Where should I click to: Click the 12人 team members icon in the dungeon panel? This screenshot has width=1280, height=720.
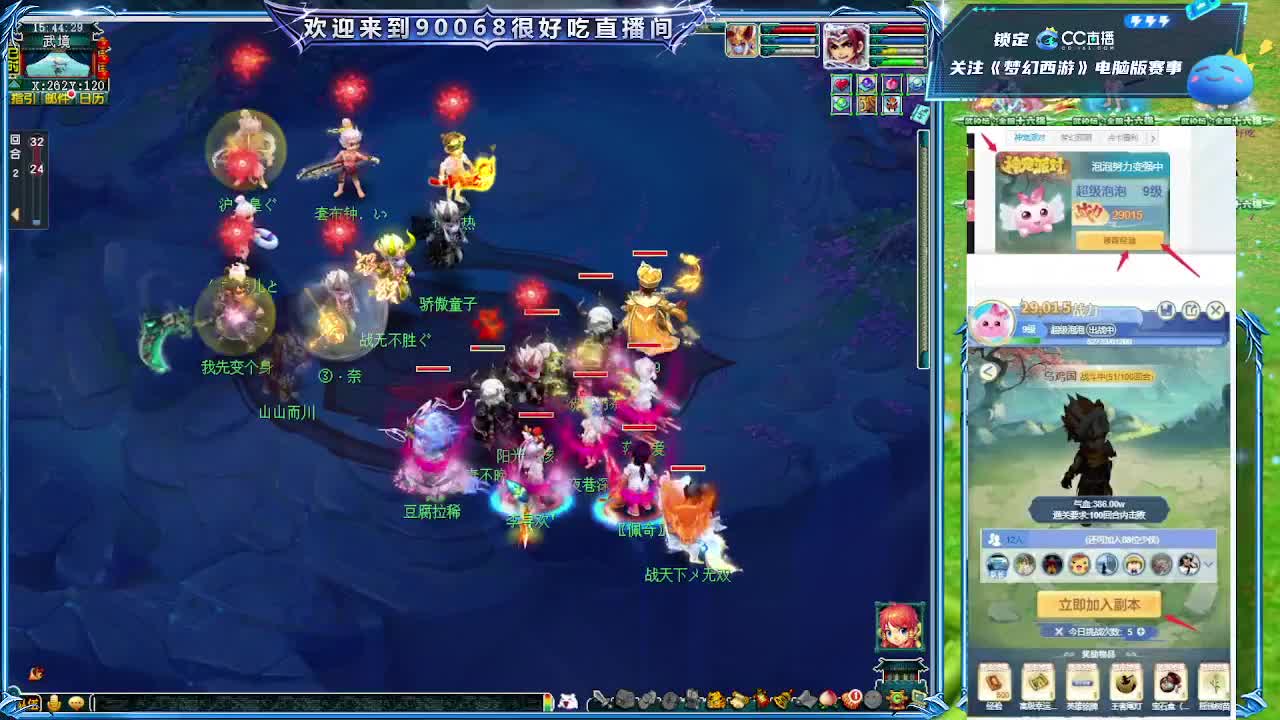(x=995, y=541)
